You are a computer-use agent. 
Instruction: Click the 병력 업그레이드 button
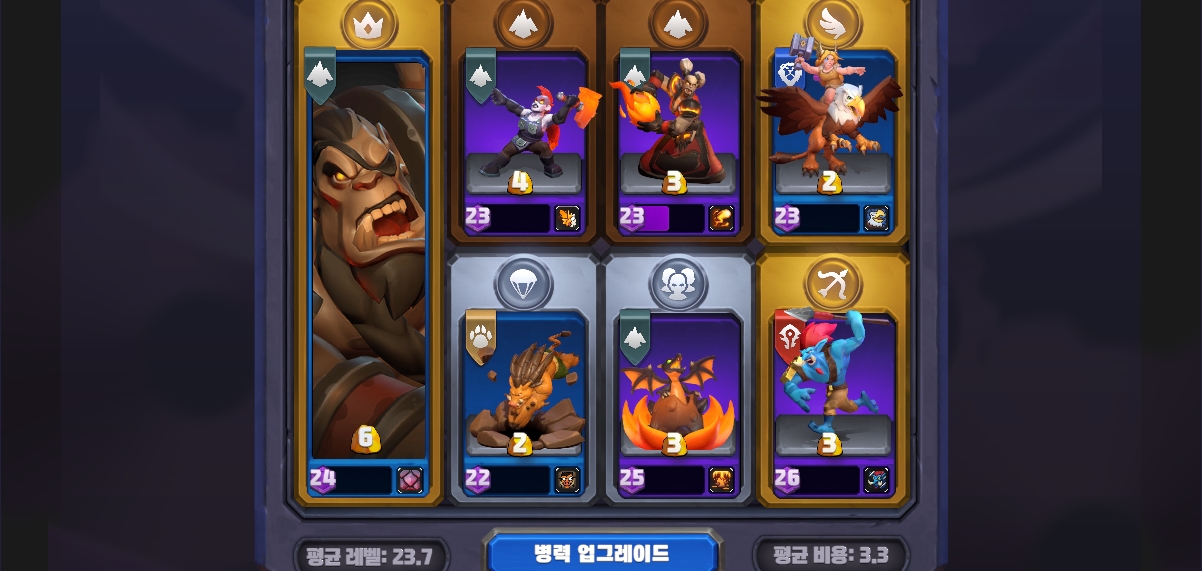point(602,554)
